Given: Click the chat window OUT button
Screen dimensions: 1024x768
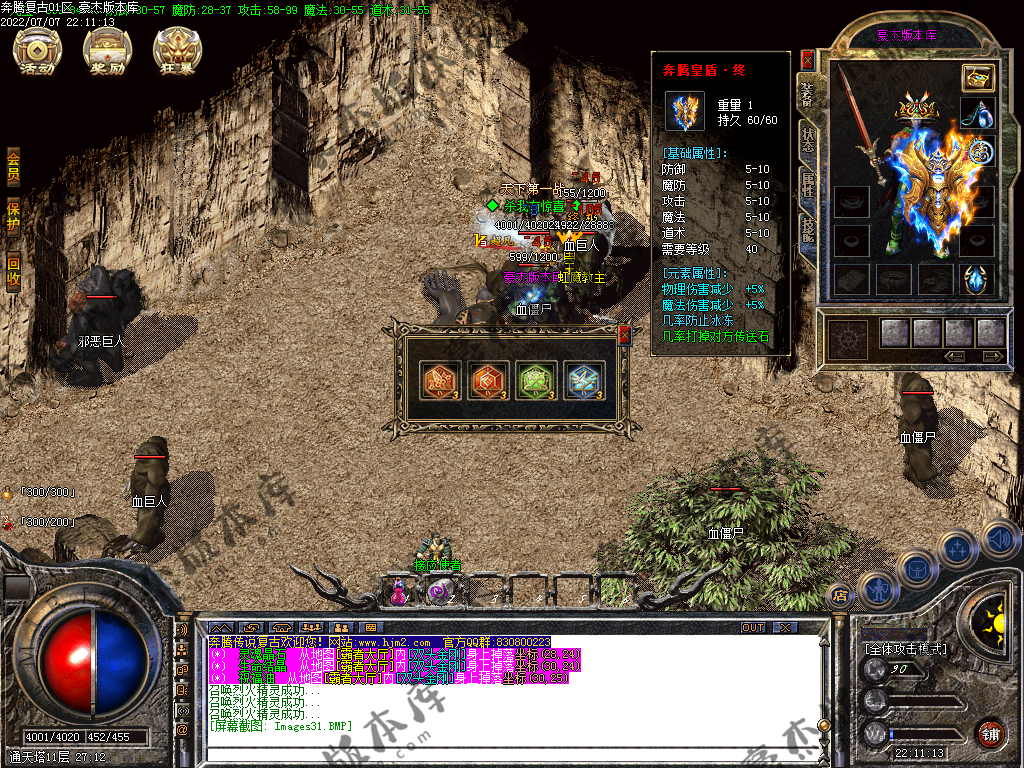Looking at the screenshot, I should tap(753, 628).
